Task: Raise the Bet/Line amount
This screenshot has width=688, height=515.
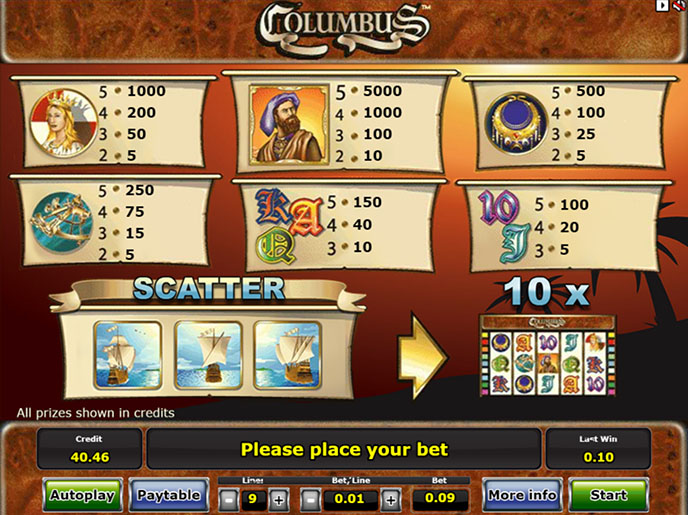Action: coord(390,499)
